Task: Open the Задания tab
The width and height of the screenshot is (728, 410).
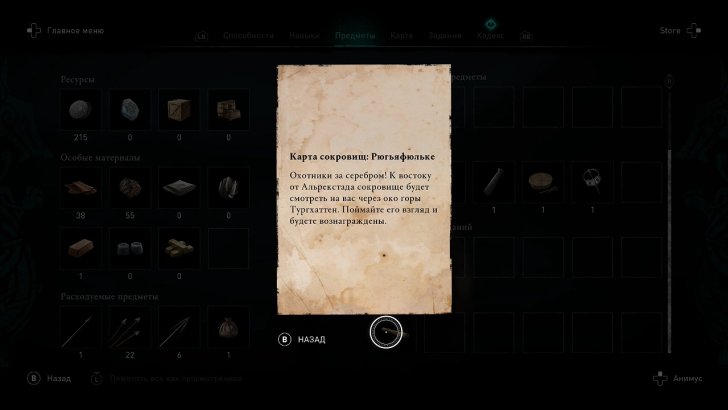Action: [445, 36]
